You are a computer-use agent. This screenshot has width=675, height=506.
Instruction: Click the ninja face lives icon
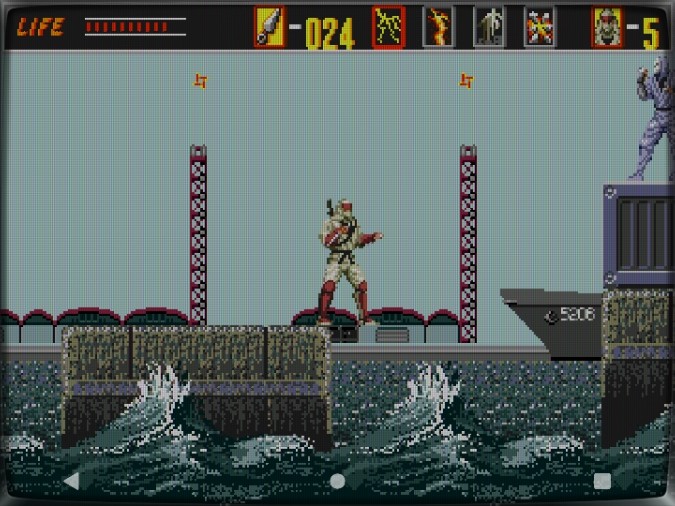pos(607,27)
